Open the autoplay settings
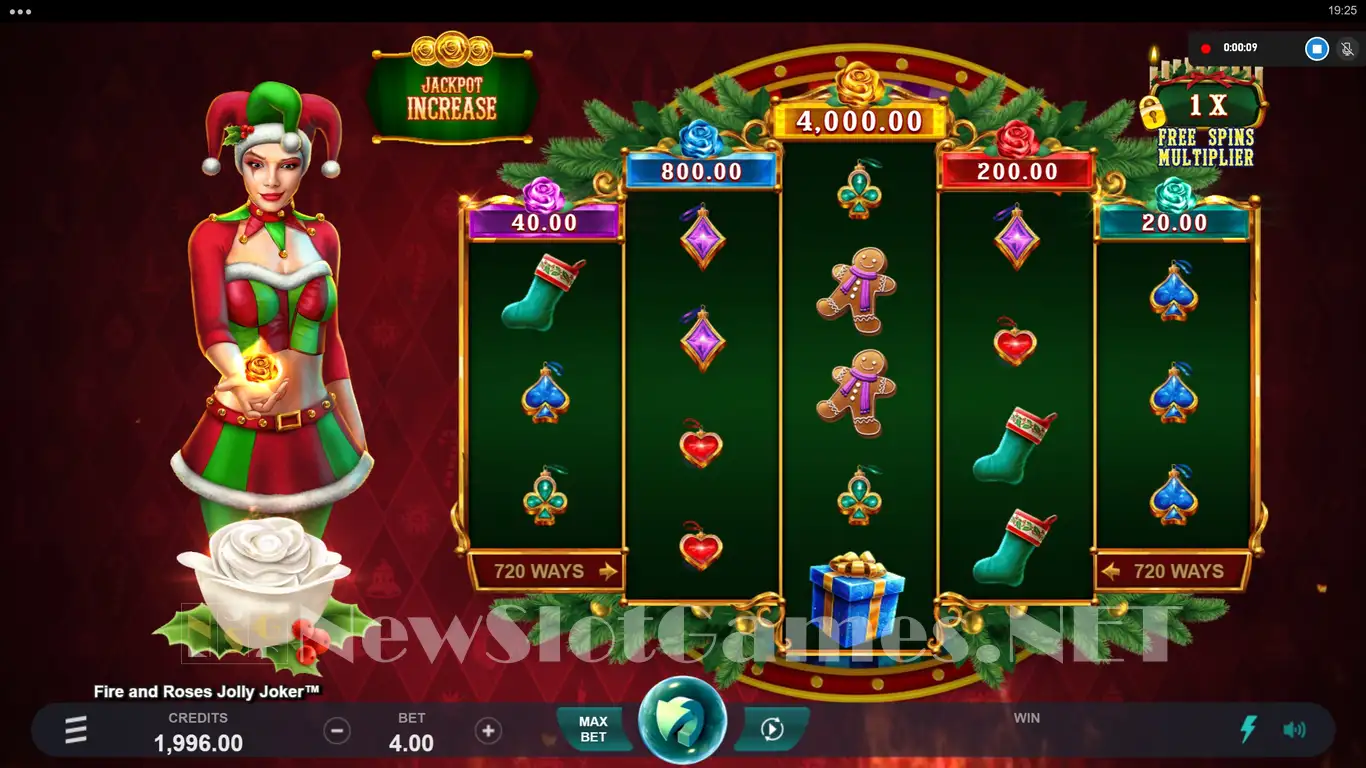Viewport: 1366px width, 768px height. tap(771, 730)
